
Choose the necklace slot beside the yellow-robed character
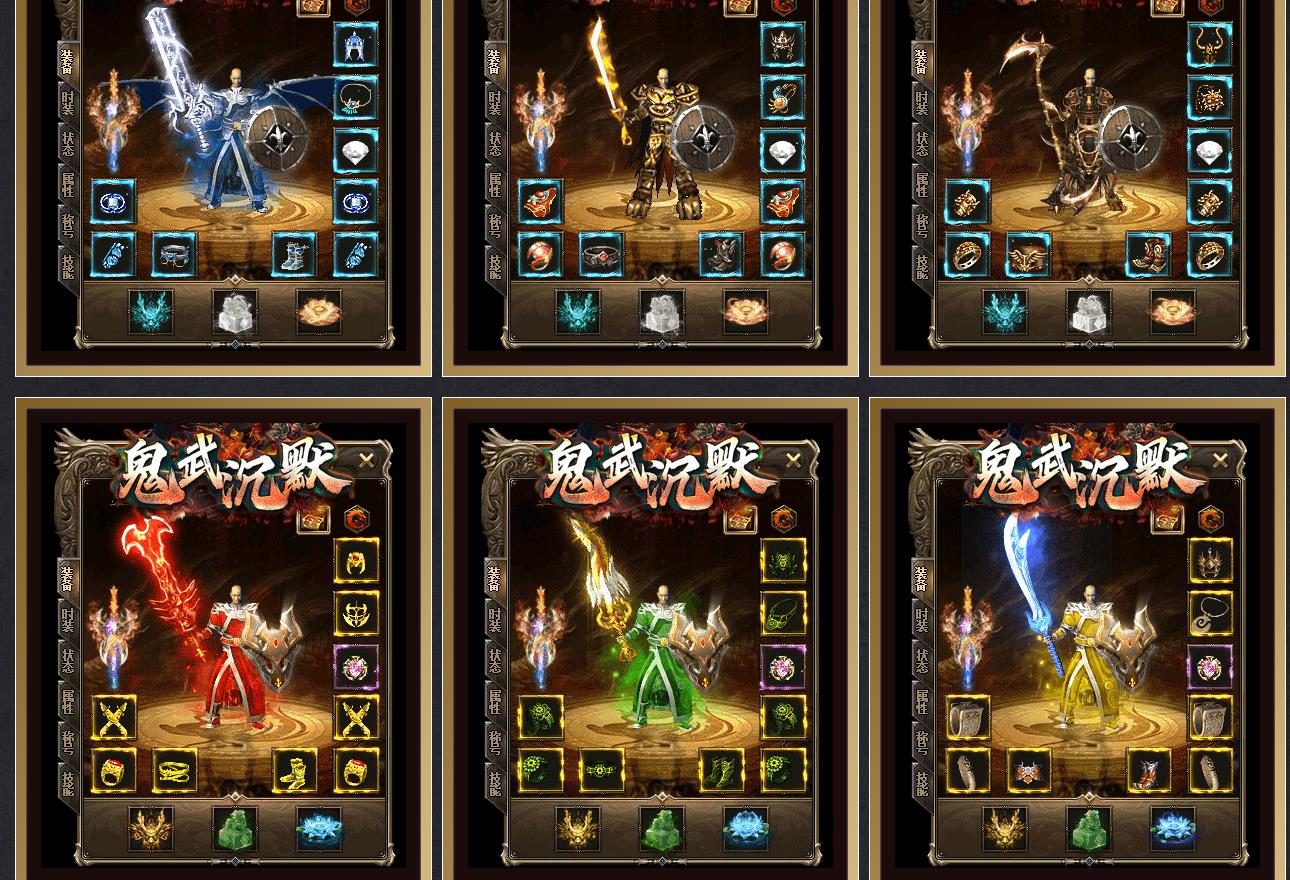coord(1210,614)
